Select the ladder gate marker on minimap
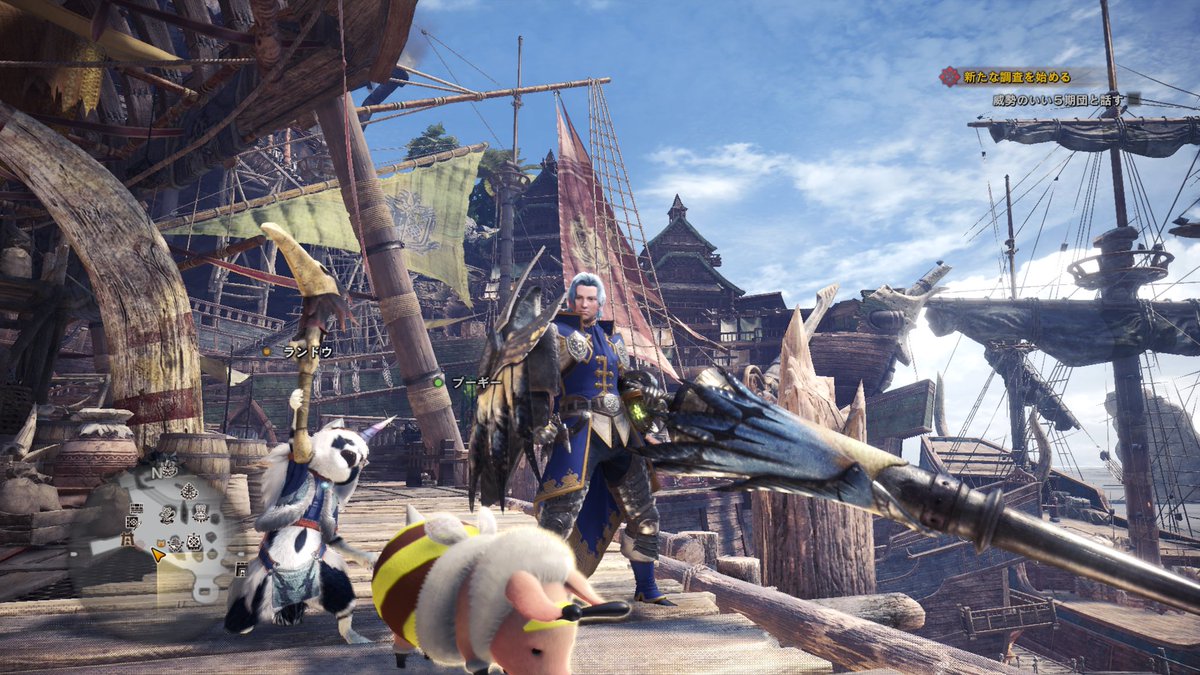1200x675 pixels. point(127,540)
